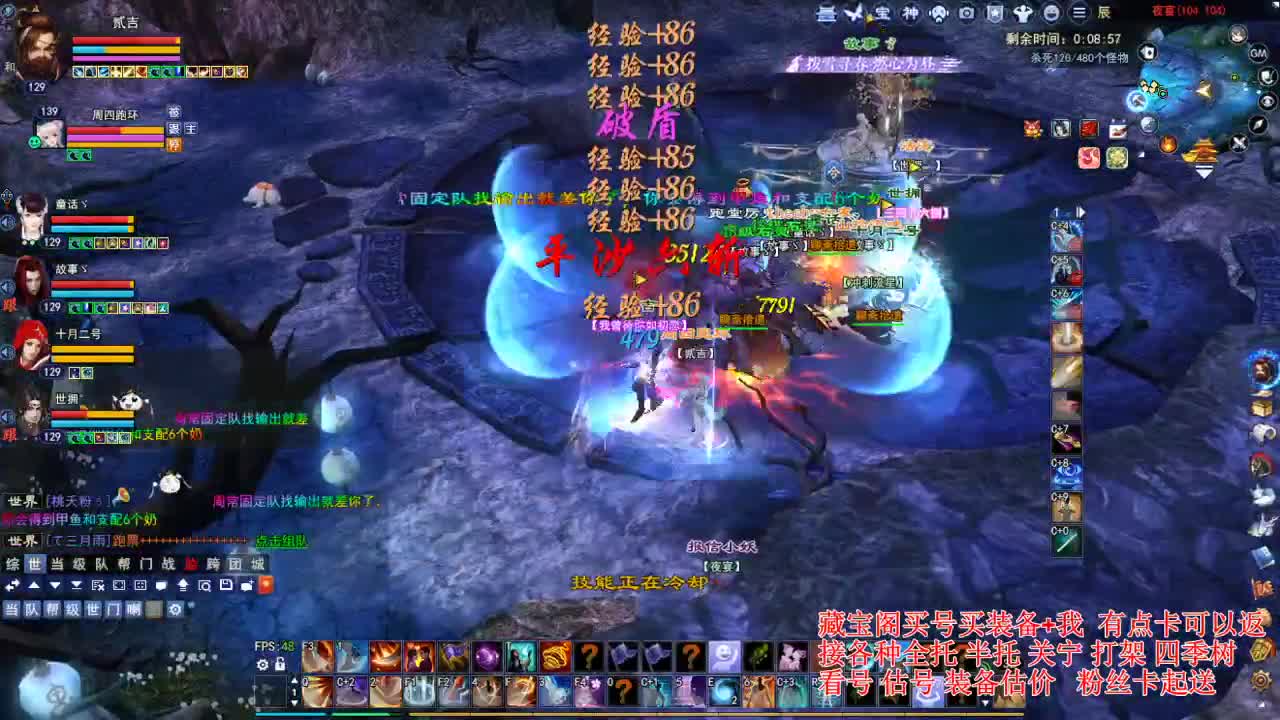Viewport: 1280px width, 720px height.
Task: Open the hamburger menu icon in the top bar
Action: tap(1079, 13)
